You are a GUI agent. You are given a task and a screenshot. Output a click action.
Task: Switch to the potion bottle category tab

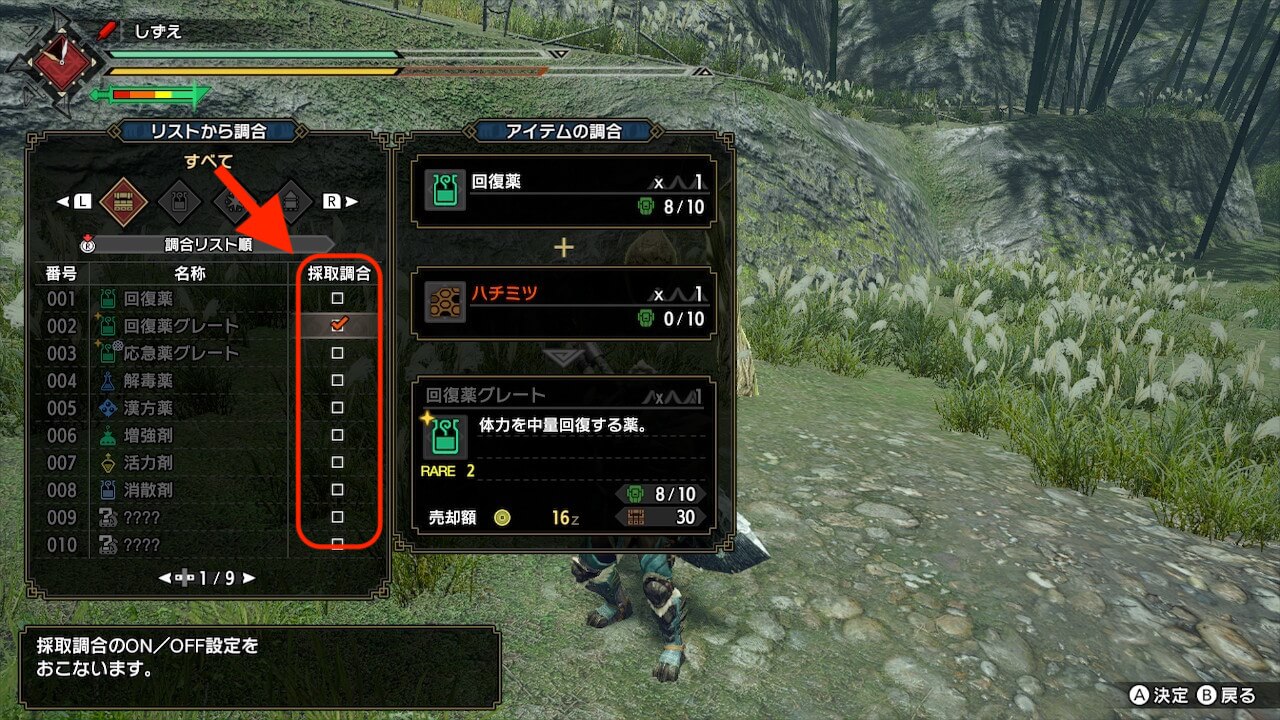click(180, 201)
